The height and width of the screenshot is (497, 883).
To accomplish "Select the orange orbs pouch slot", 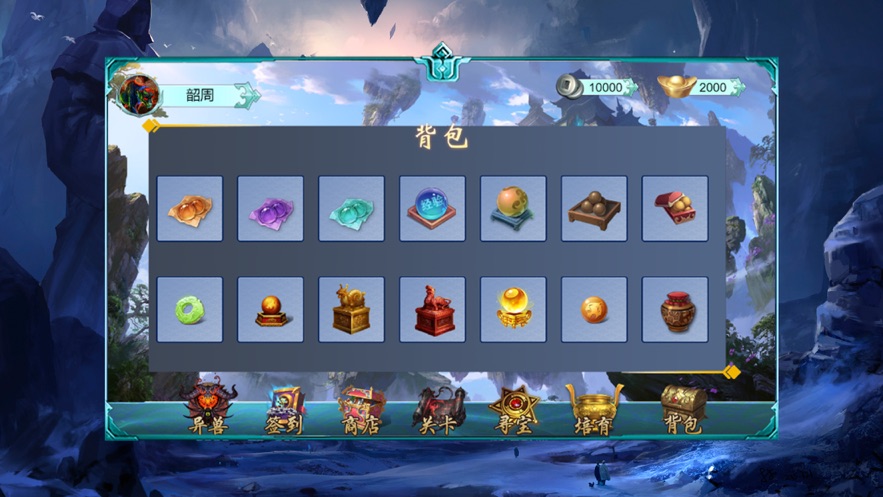I will tap(190, 208).
